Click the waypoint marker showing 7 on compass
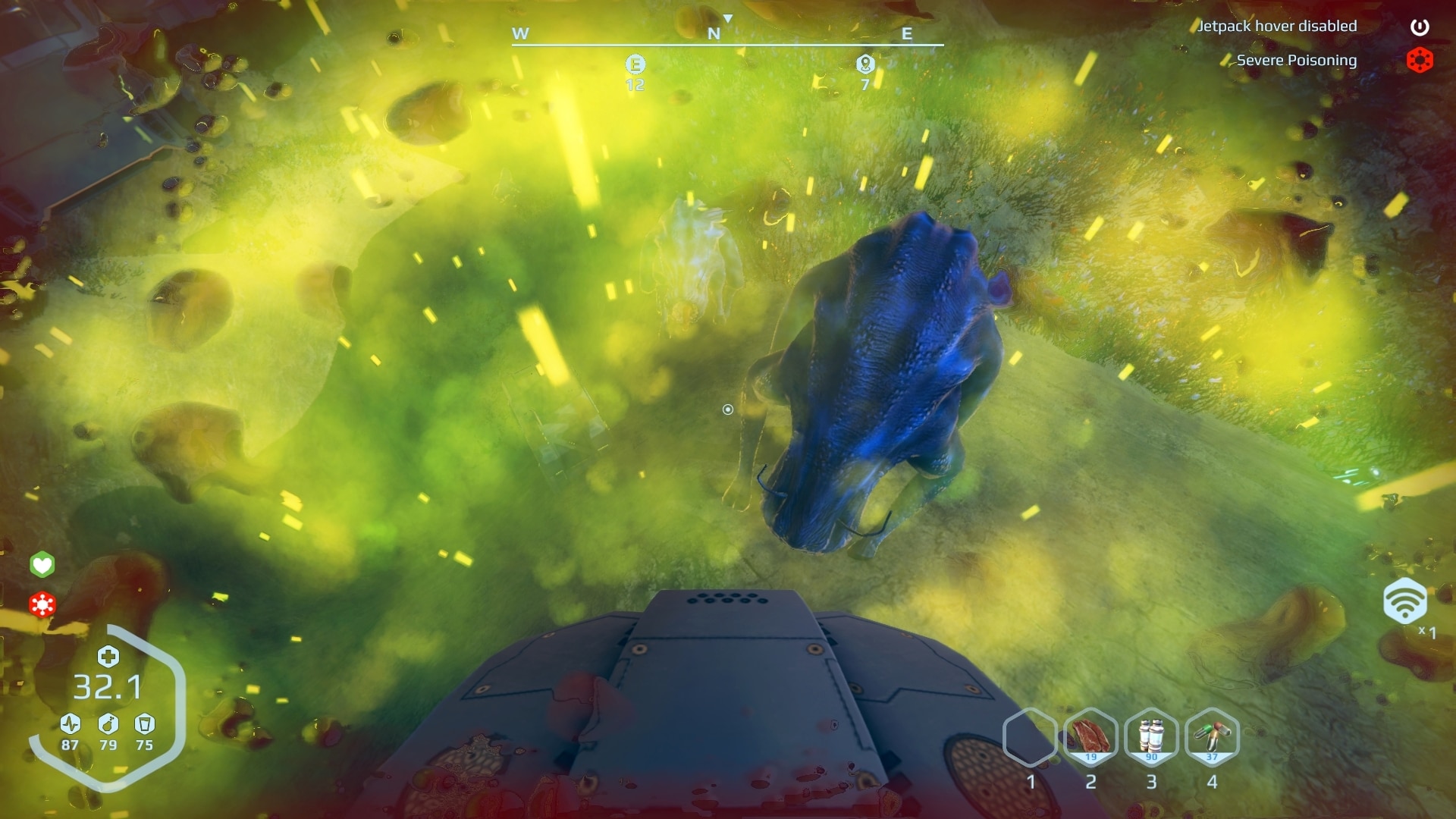The height and width of the screenshot is (819, 1456). click(x=864, y=66)
